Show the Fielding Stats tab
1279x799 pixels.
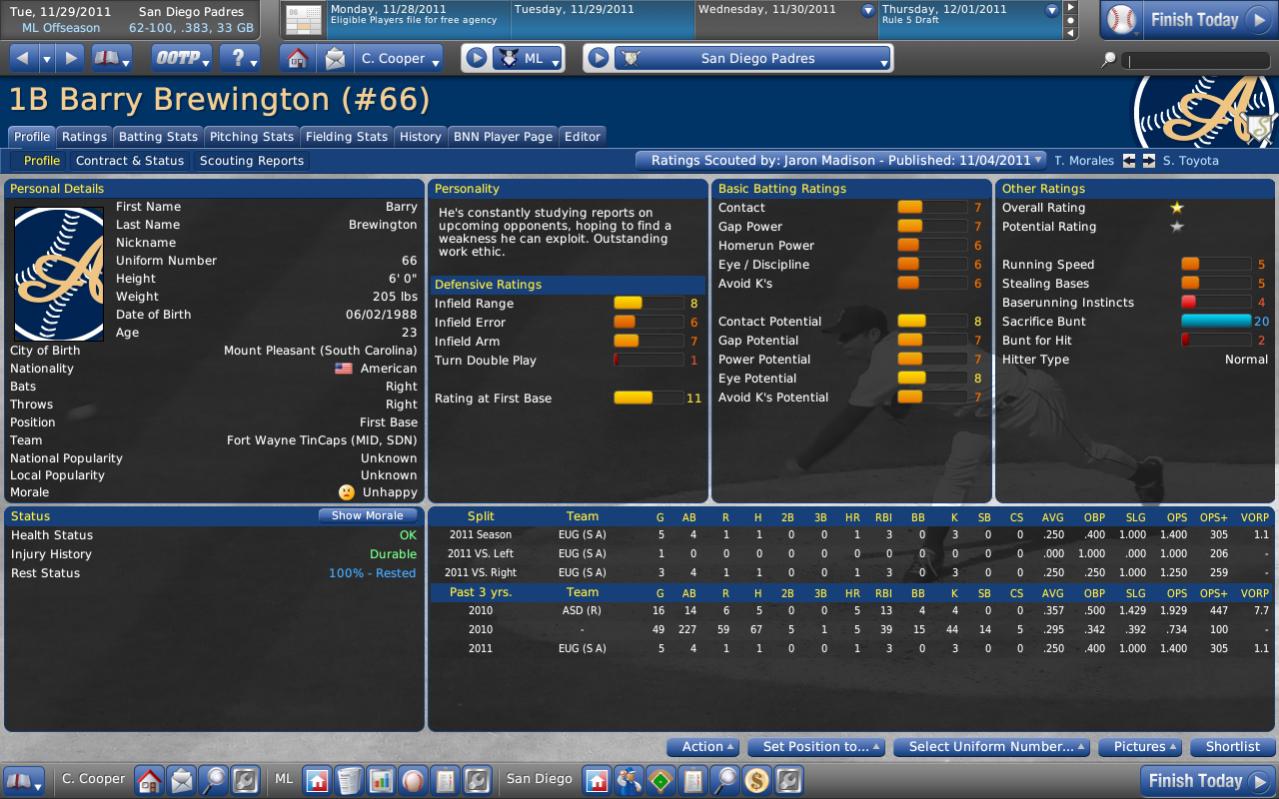pyautogui.click(x=346, y=137)
